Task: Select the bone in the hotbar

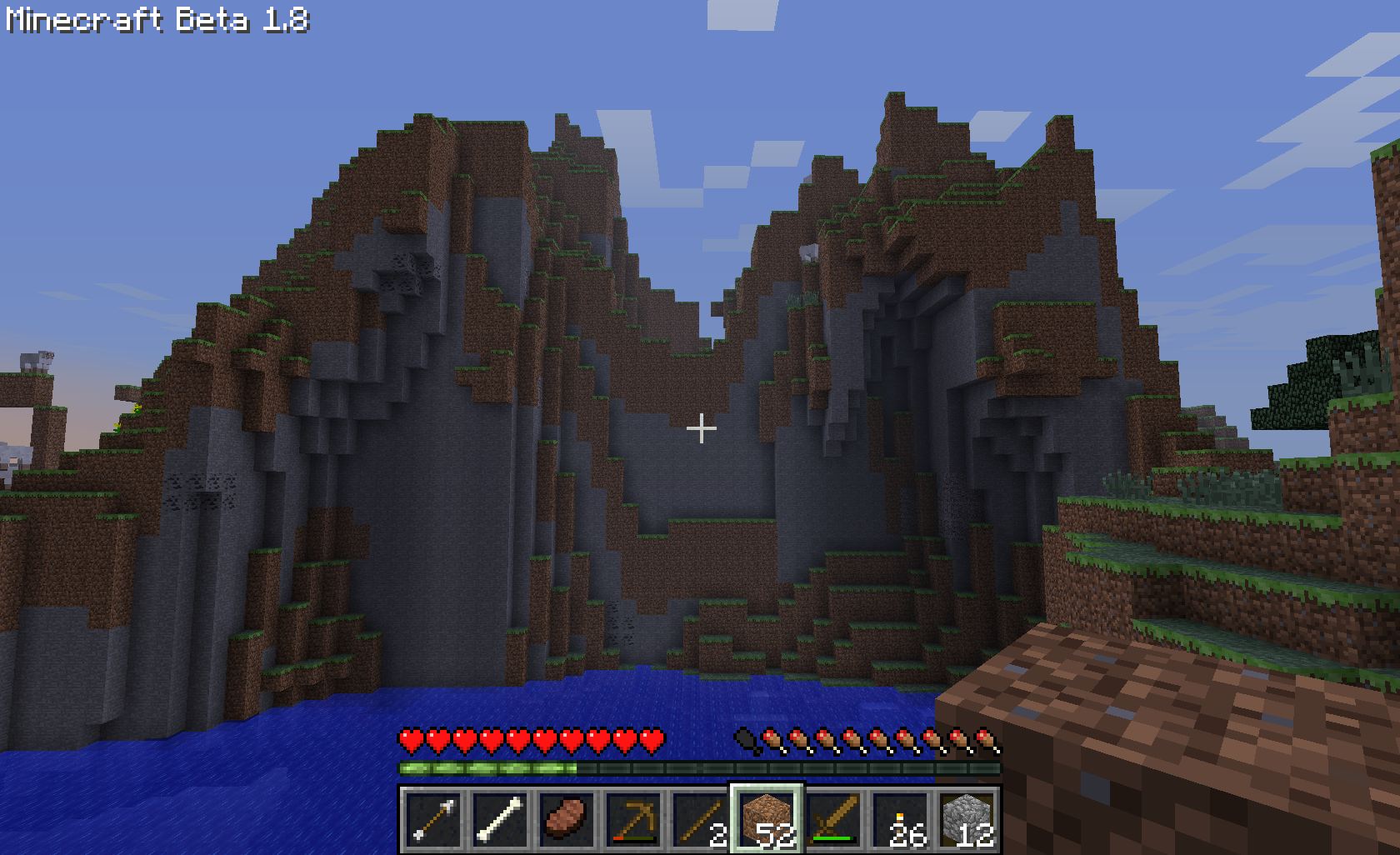Action: 500,819
